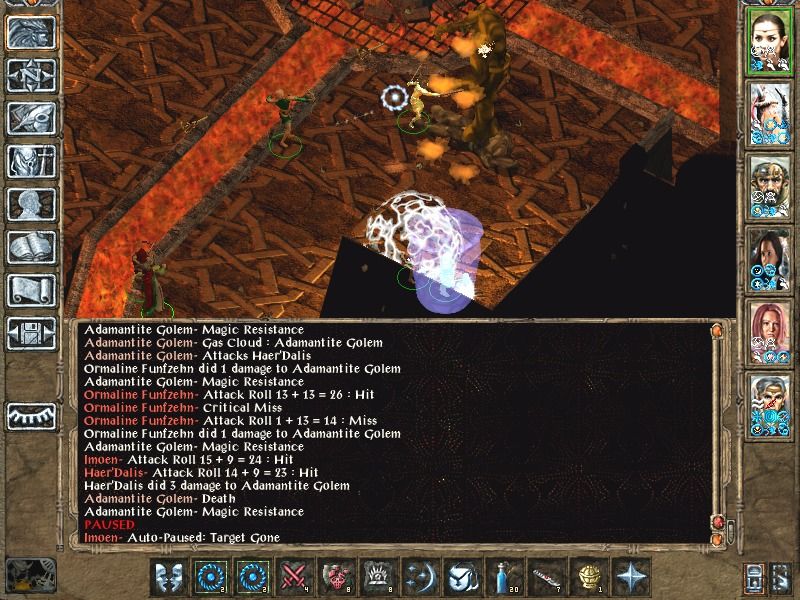Activate the red crossed swords ability
Screen dimensions: 800x600
(294, 578)
